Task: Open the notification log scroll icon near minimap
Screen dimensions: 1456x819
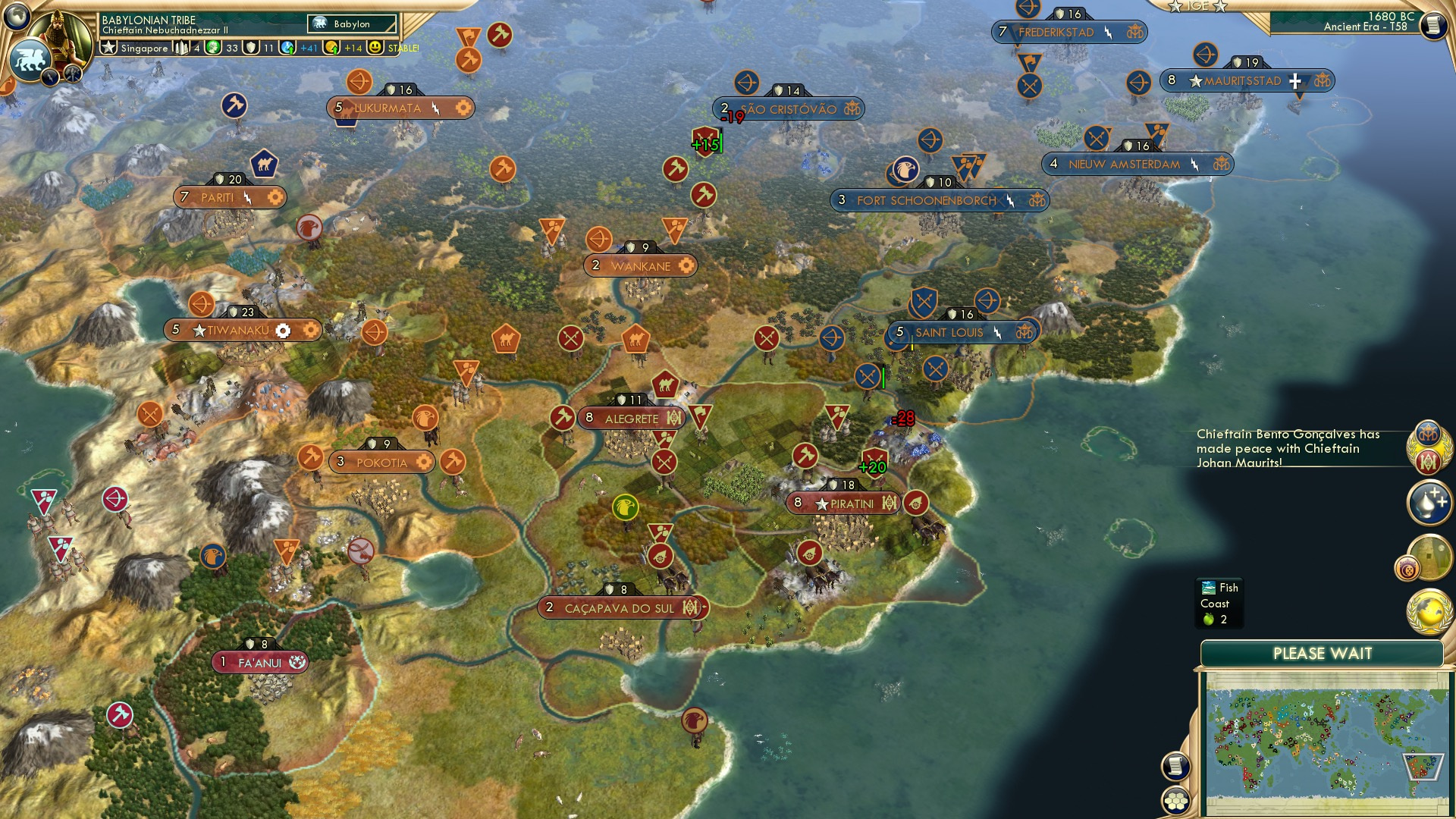Action: (x=1176, y=767)
